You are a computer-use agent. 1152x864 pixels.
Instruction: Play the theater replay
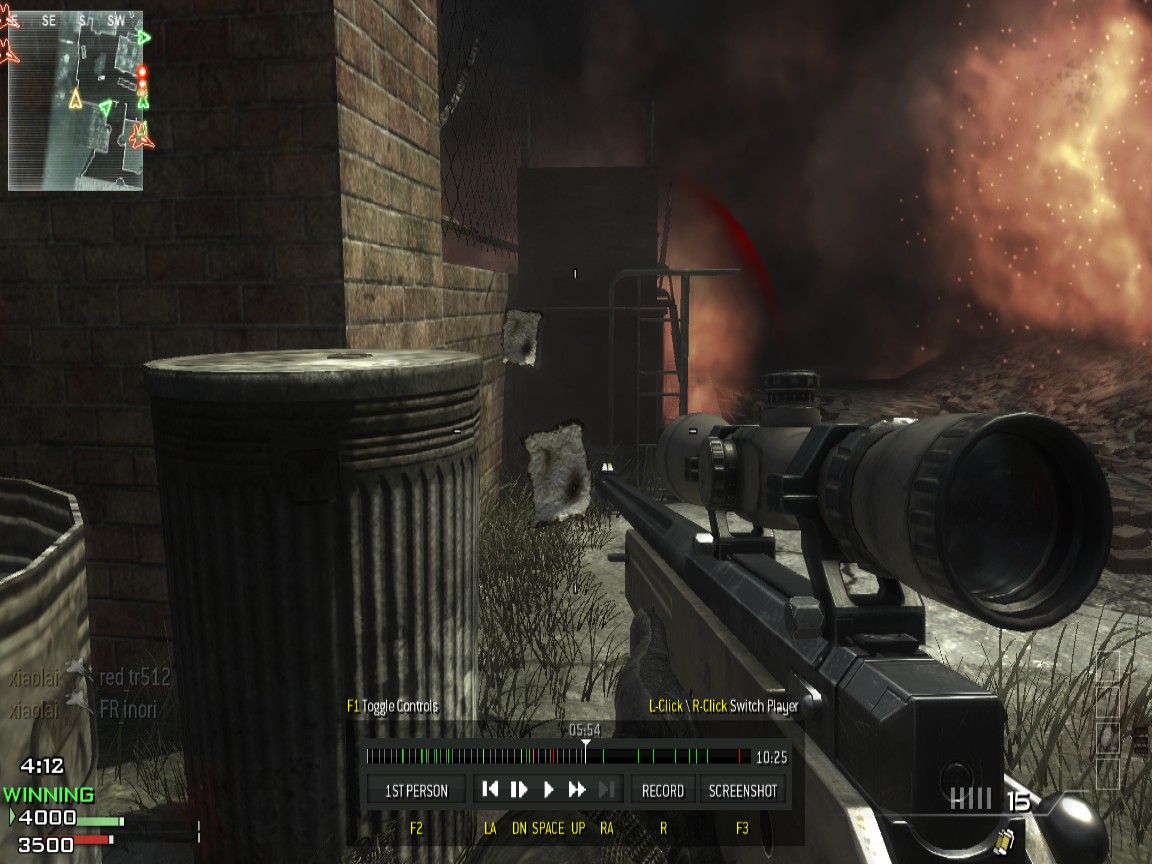548,790
